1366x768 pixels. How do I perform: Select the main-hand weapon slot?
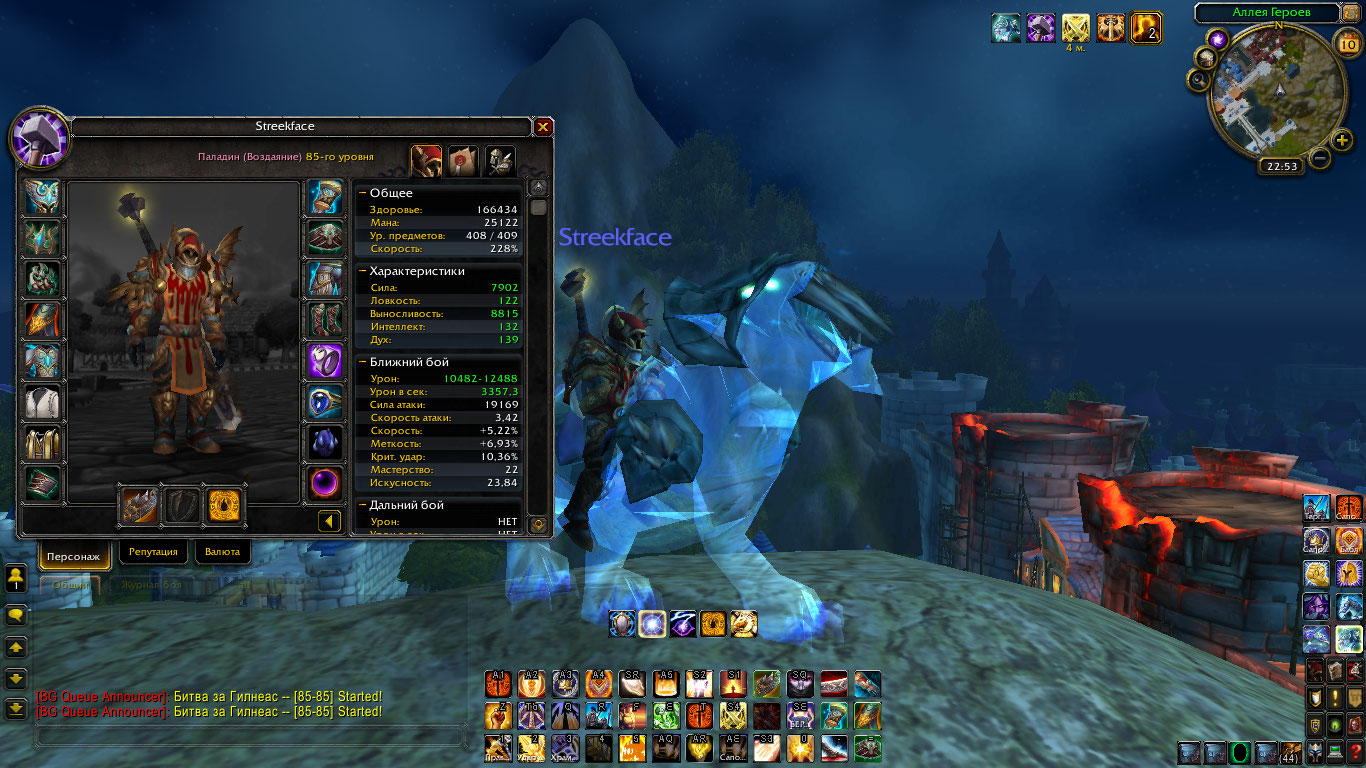pos(138,505)
